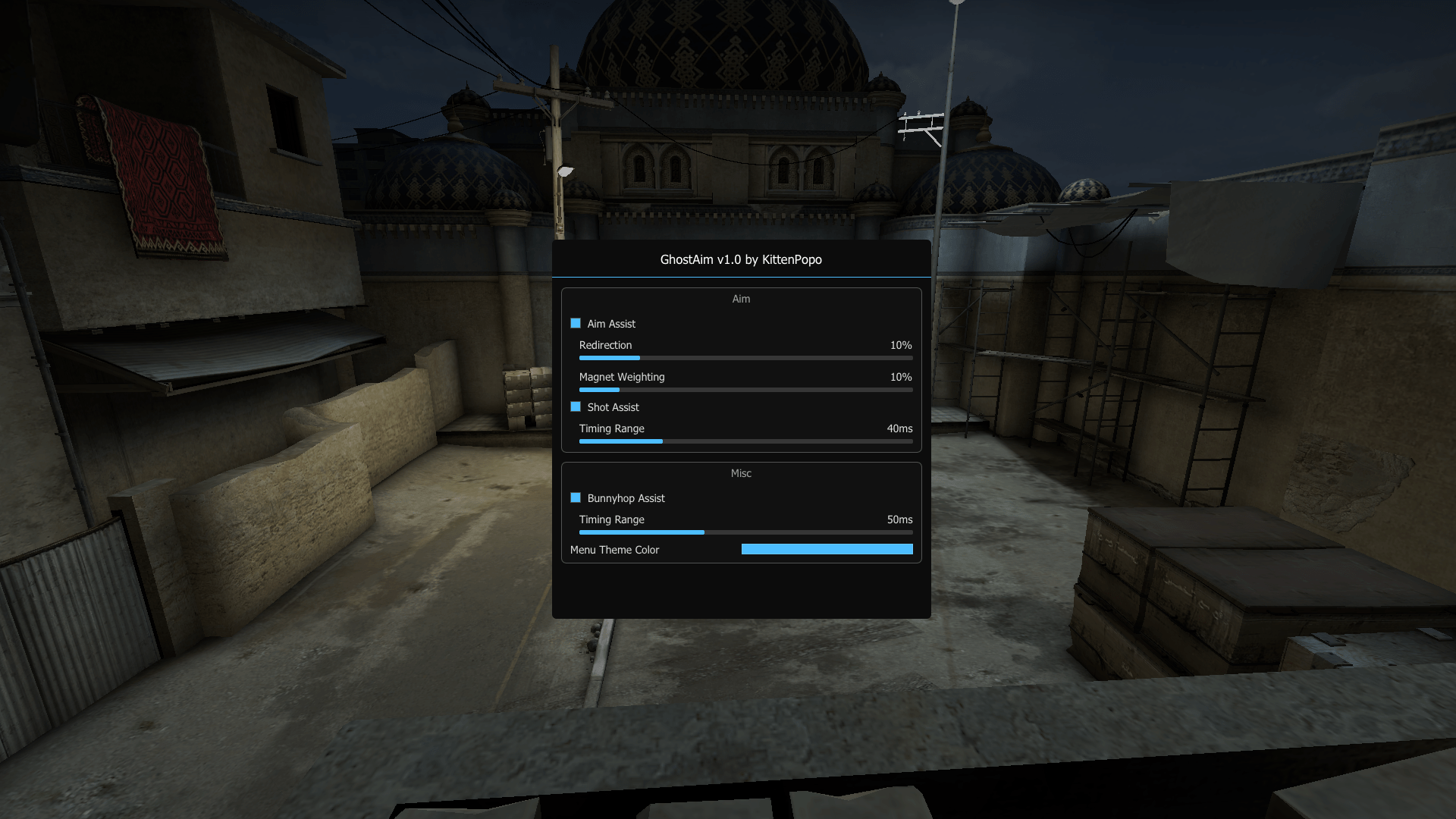
Task: Open the Menu Theme Color picker
Action: click(826, 548)
